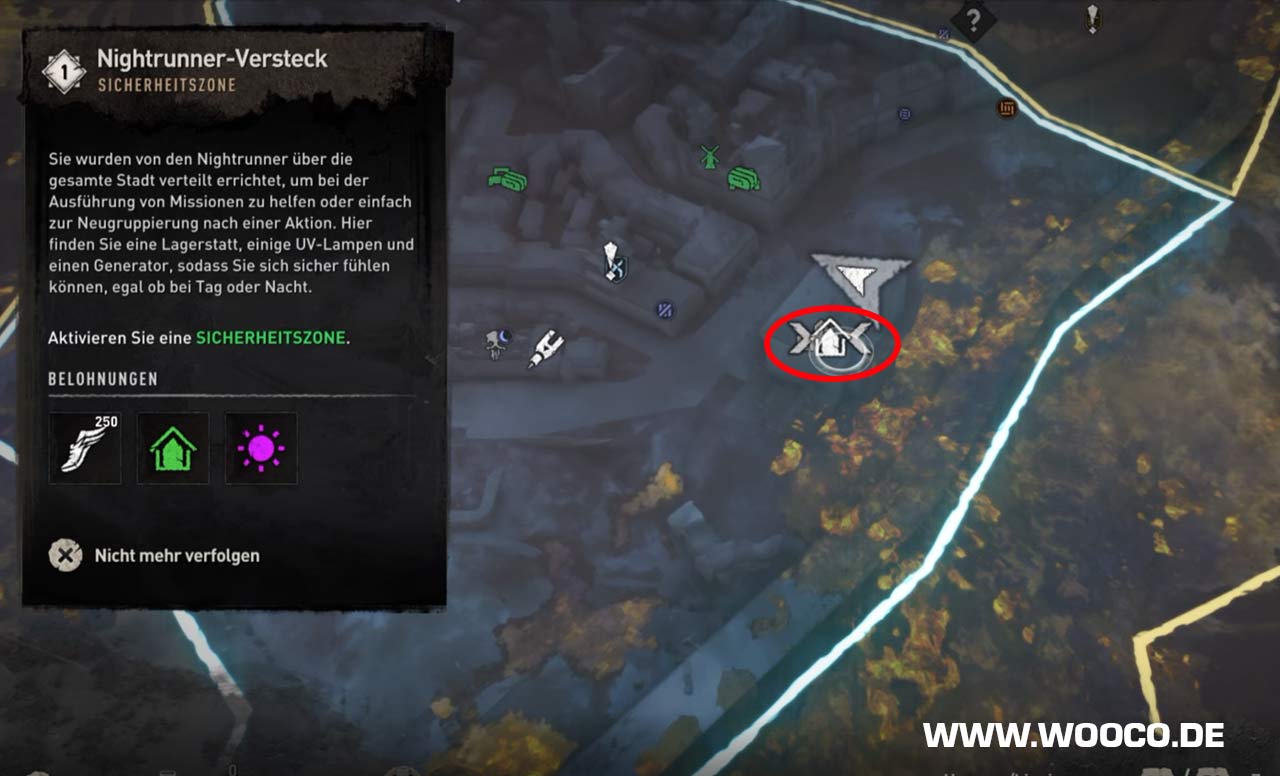Select the green windmill map marker
This screenshot has height=776, width=1280.
click(710, 156)
